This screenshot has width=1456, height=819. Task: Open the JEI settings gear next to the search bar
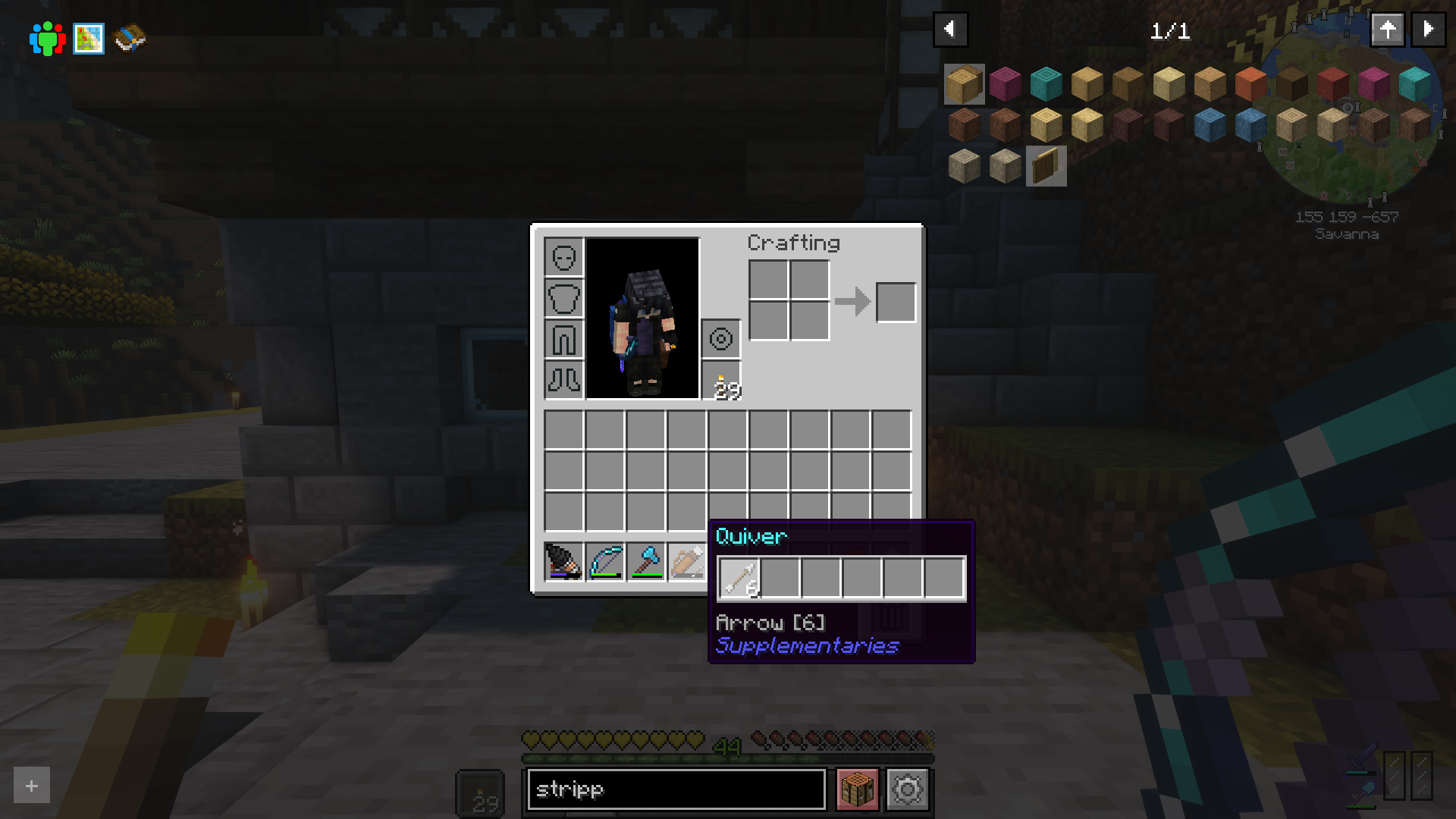pos(908,789)
